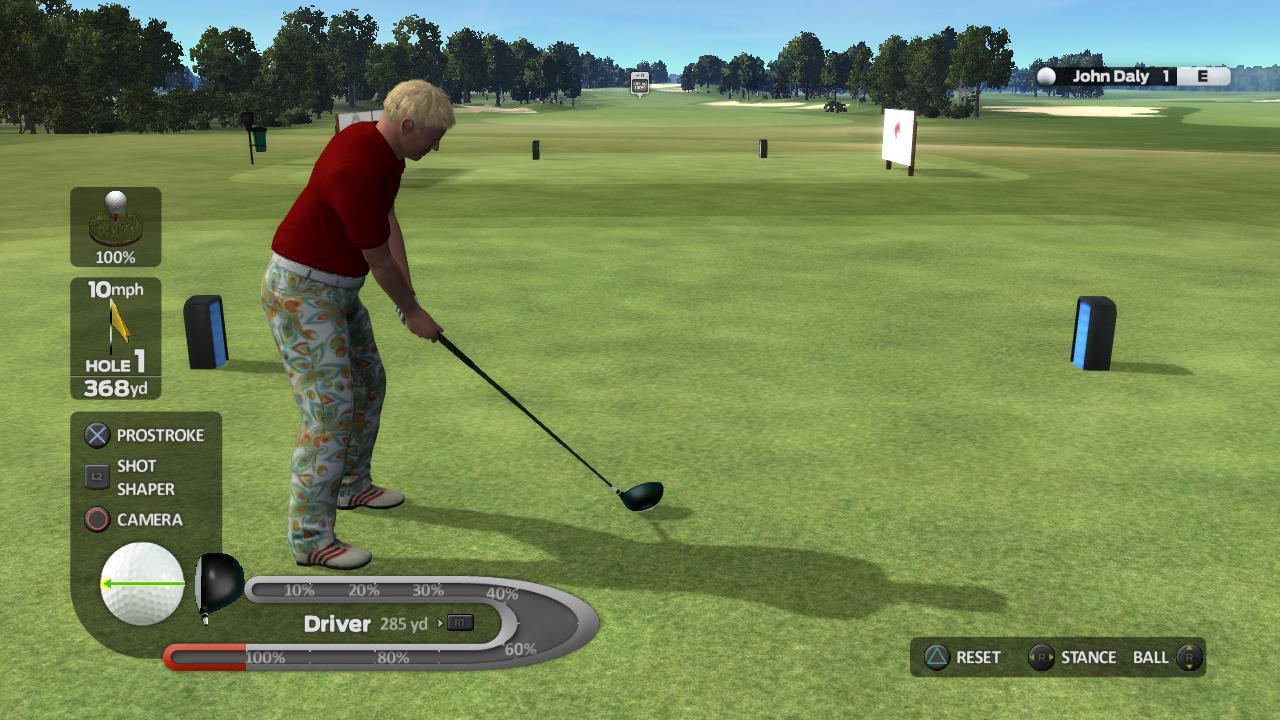Click the E score tab on the scoreboard

point(1203,75)
